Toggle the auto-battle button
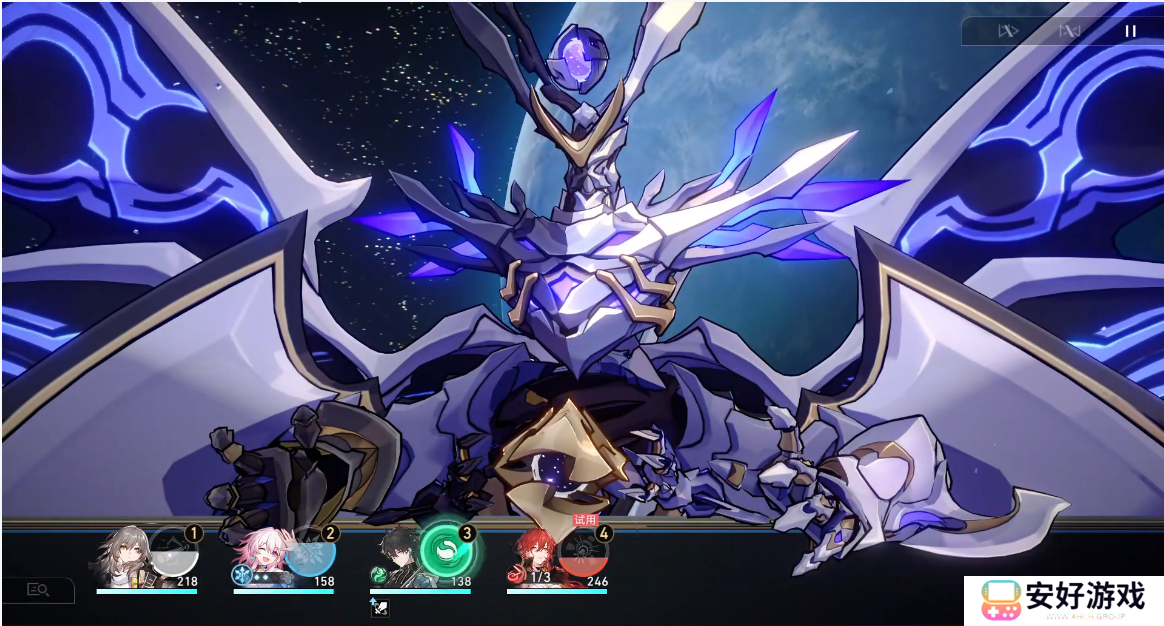 (1069, 31)
